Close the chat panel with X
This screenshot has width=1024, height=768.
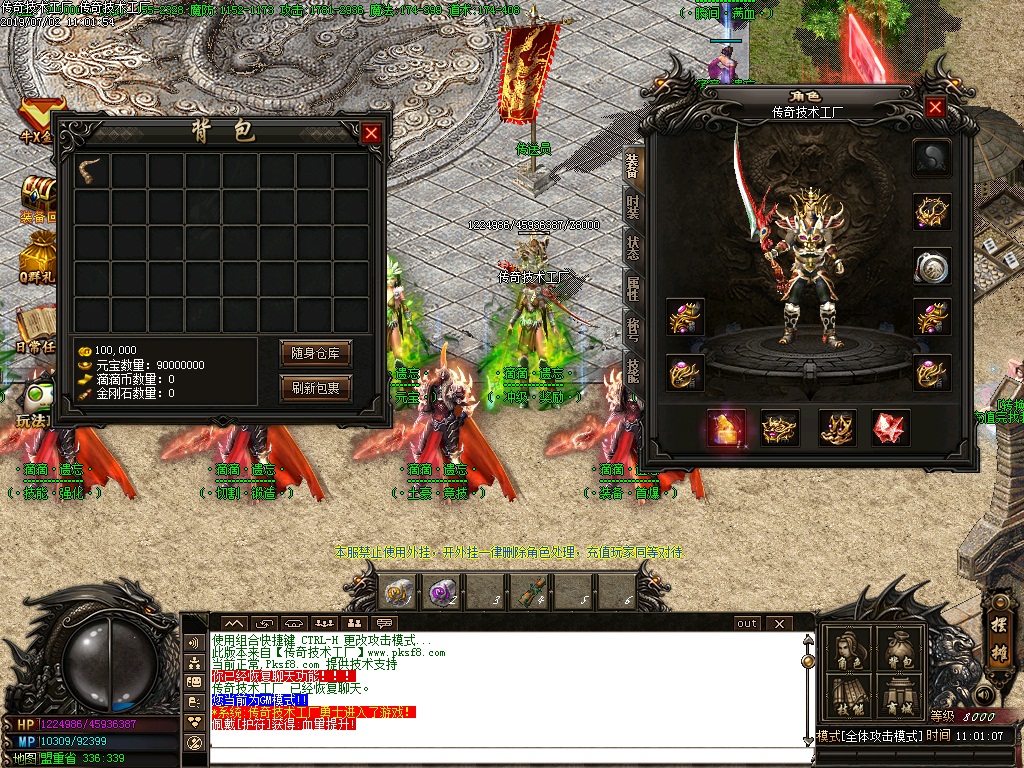779,623
